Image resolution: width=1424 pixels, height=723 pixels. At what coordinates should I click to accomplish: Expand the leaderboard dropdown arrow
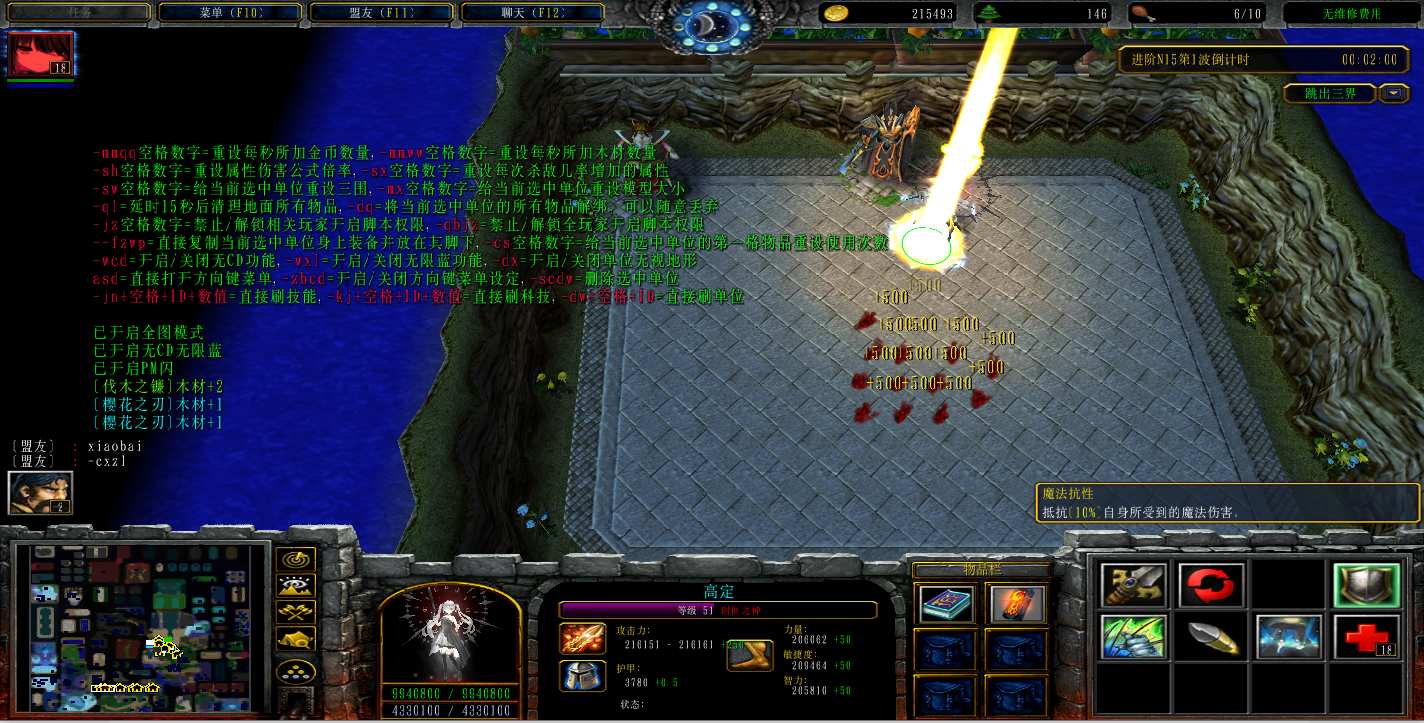click(x=1394, y=93)
